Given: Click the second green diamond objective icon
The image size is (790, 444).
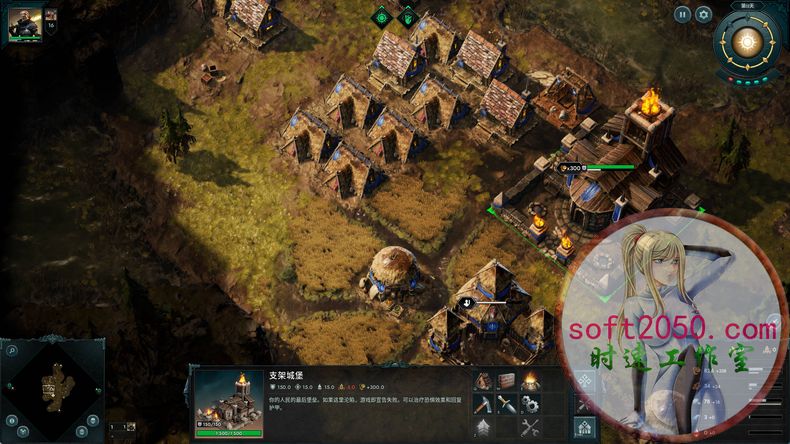Looking at the screenshot, I should (x=406, y=16).
